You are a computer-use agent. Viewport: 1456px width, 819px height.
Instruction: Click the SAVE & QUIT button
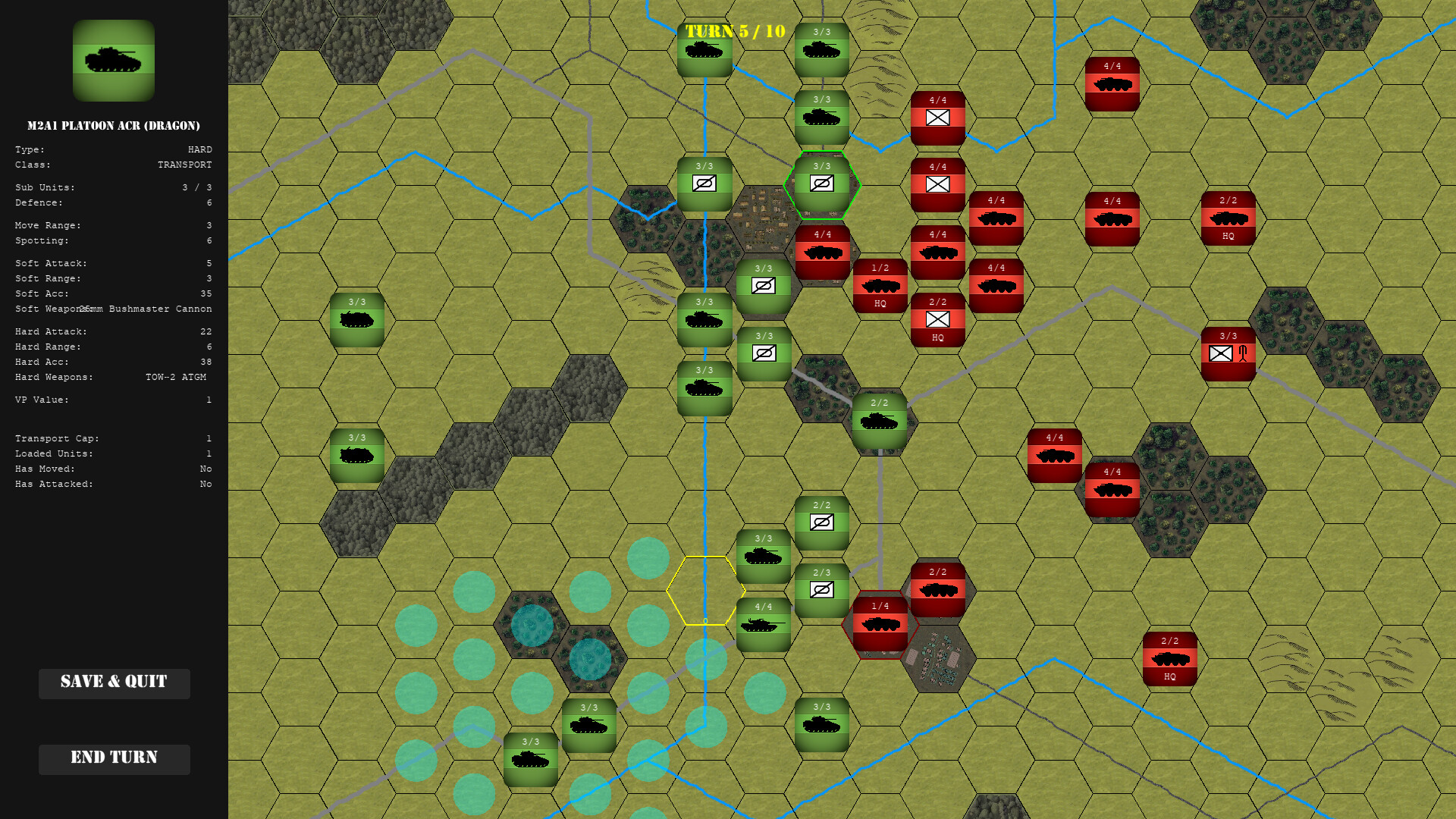pyautogui.click(x=114, y=682)
